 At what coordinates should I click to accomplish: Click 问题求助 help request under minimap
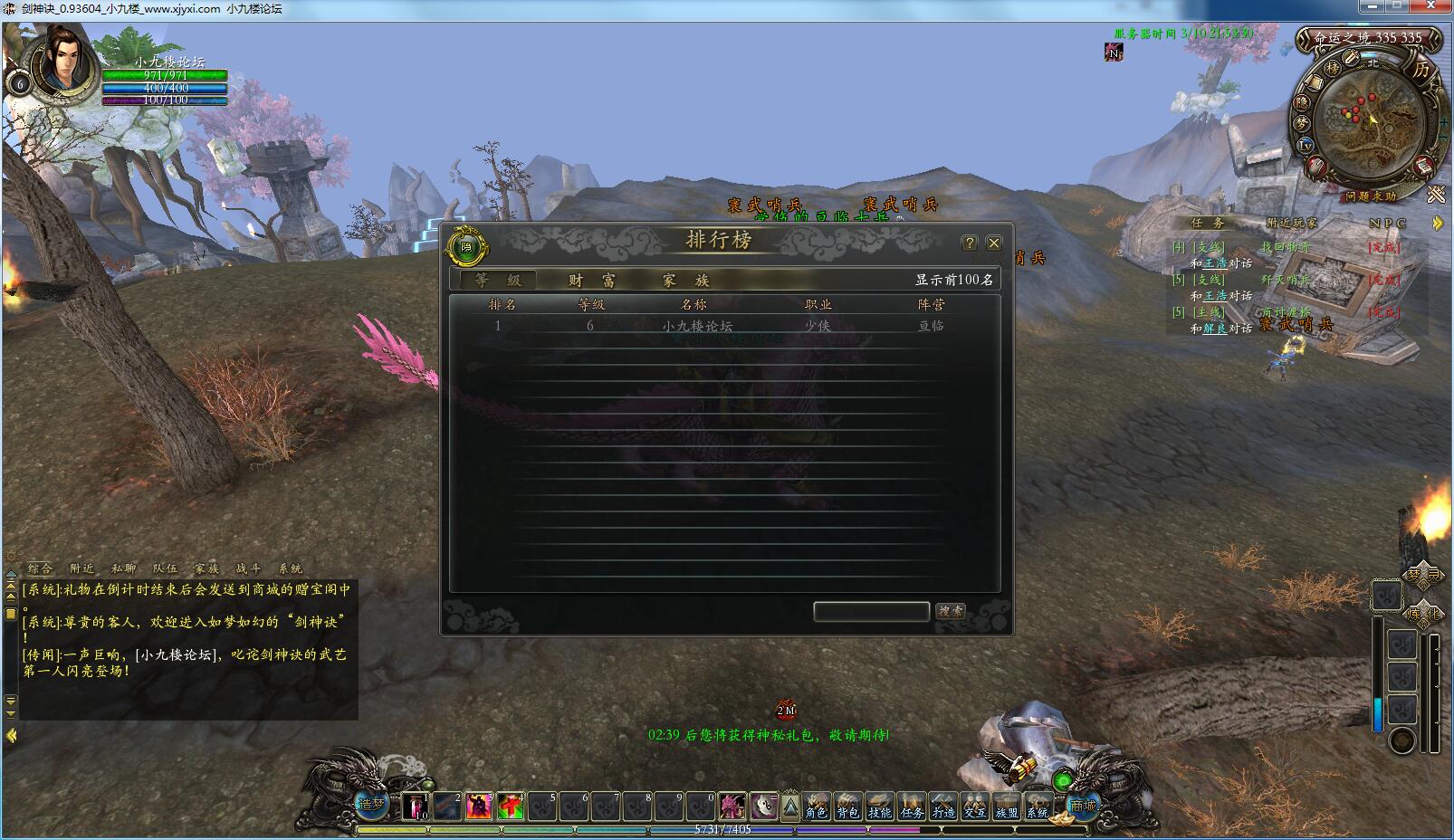click(1370, 196)
